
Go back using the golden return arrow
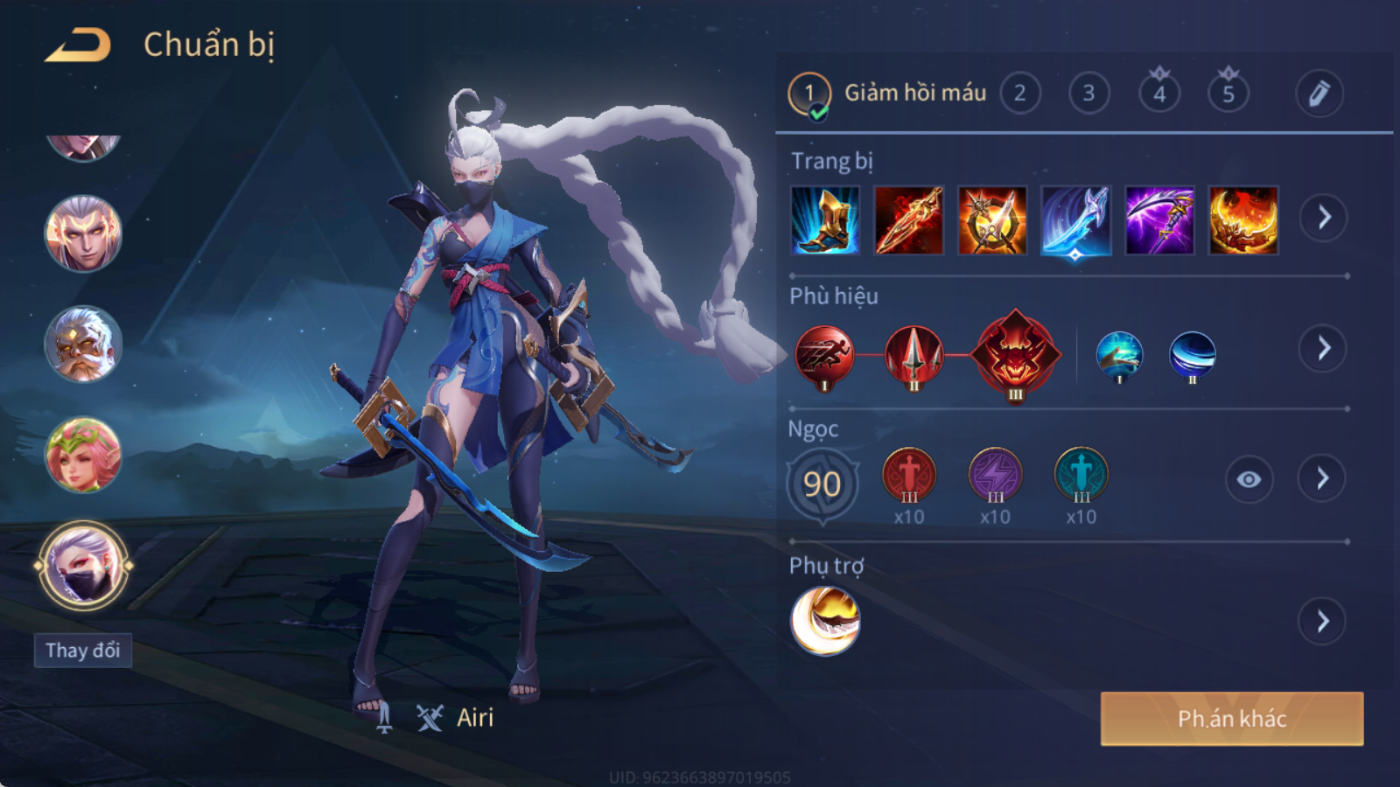[77, 45]
